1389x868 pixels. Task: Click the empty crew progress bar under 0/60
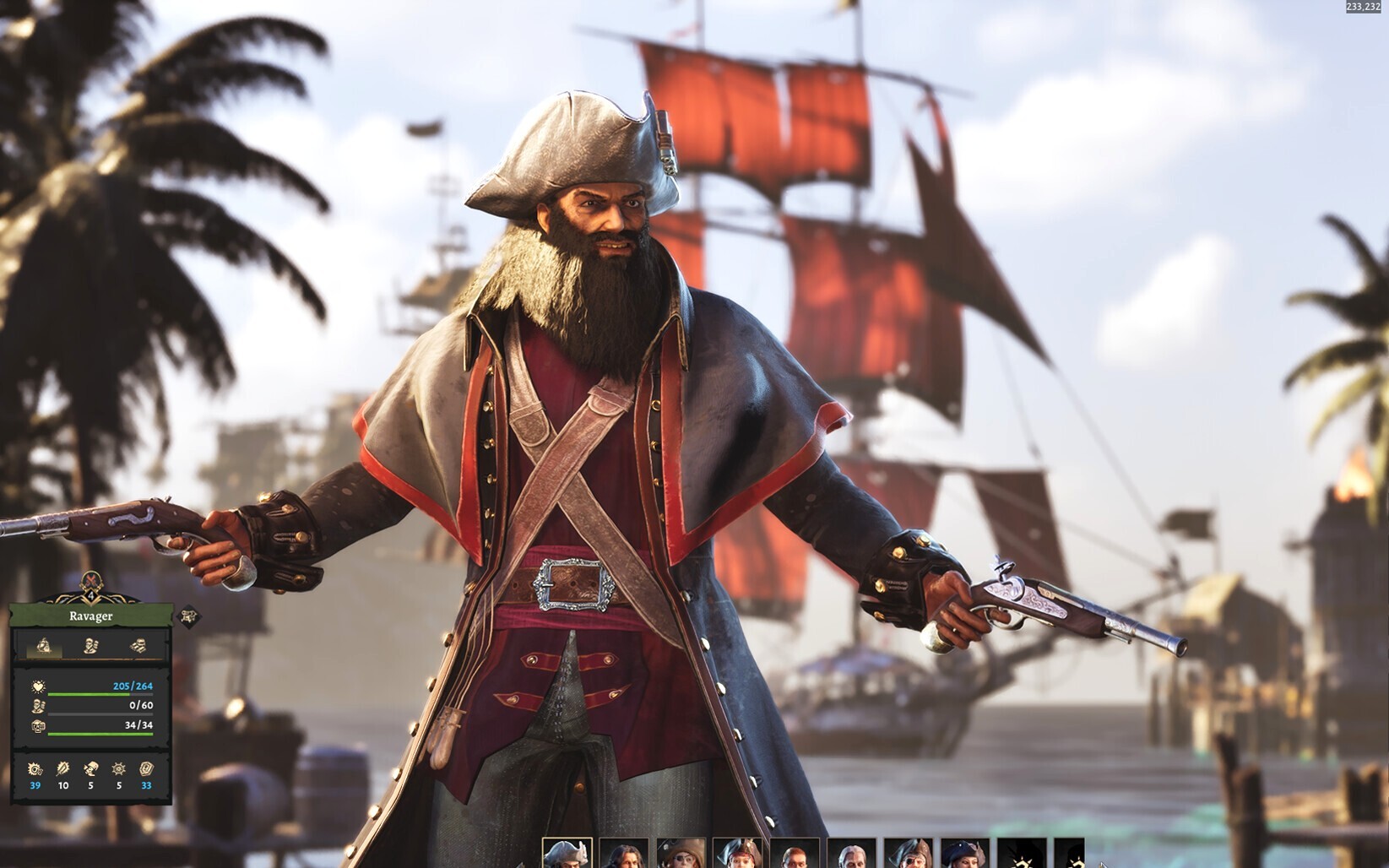tap(100, 713)
